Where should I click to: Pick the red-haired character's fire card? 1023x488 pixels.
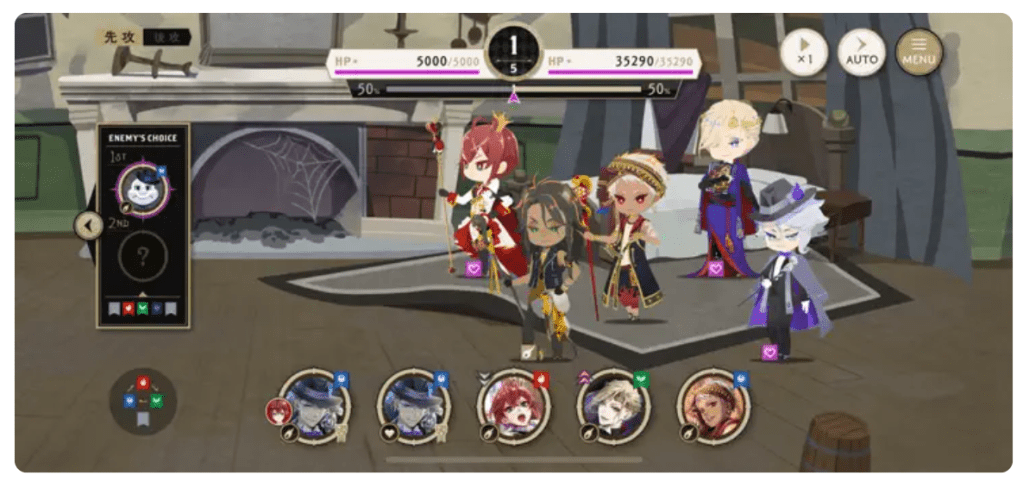click(514, 405)
